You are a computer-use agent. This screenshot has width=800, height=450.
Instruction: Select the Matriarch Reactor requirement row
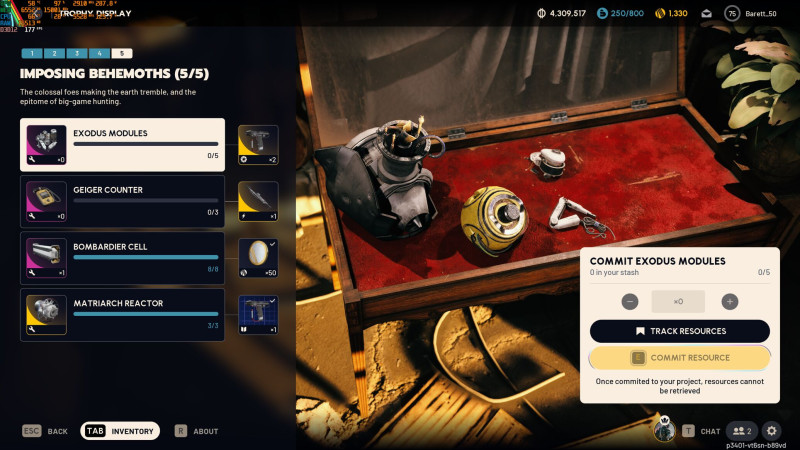point(123,315)
